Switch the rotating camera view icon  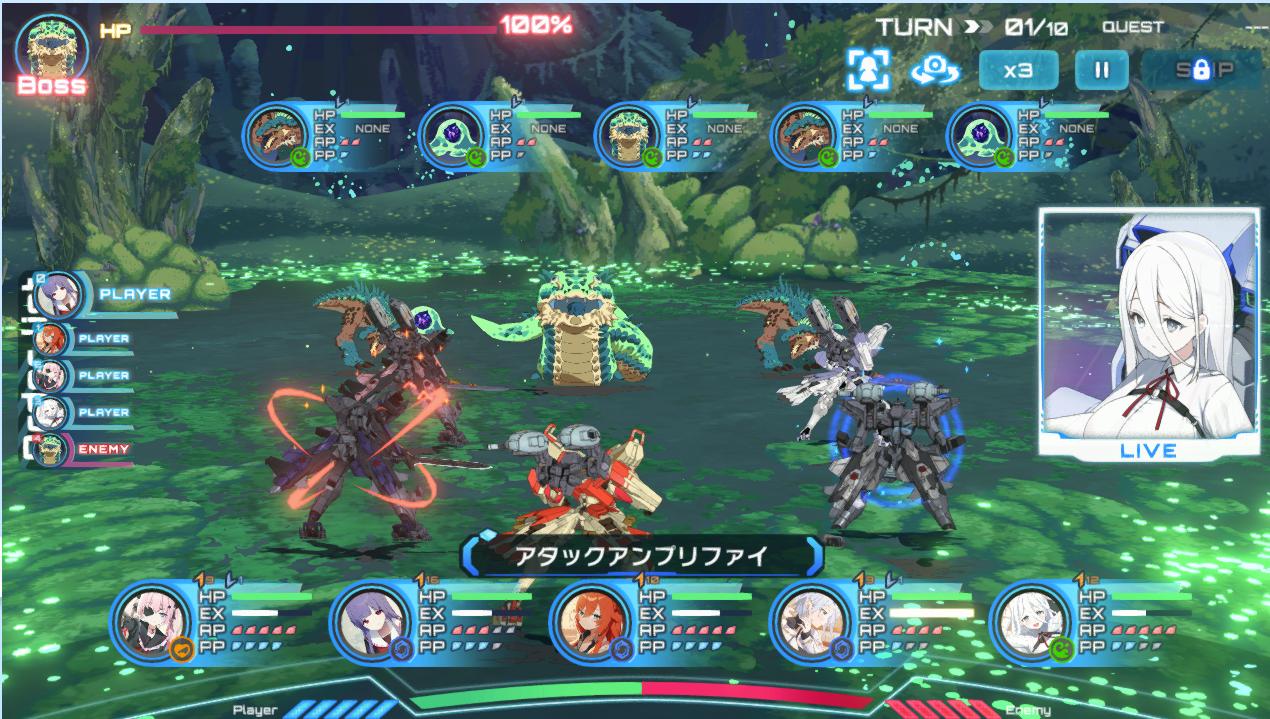[x=935, y=70]
